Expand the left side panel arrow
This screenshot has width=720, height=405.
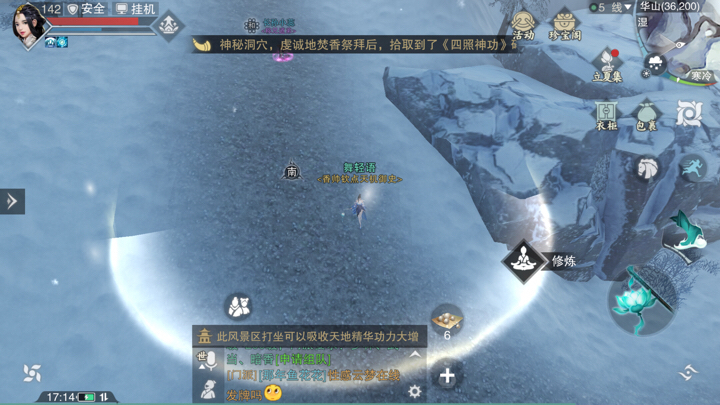[x=12, y=201]
